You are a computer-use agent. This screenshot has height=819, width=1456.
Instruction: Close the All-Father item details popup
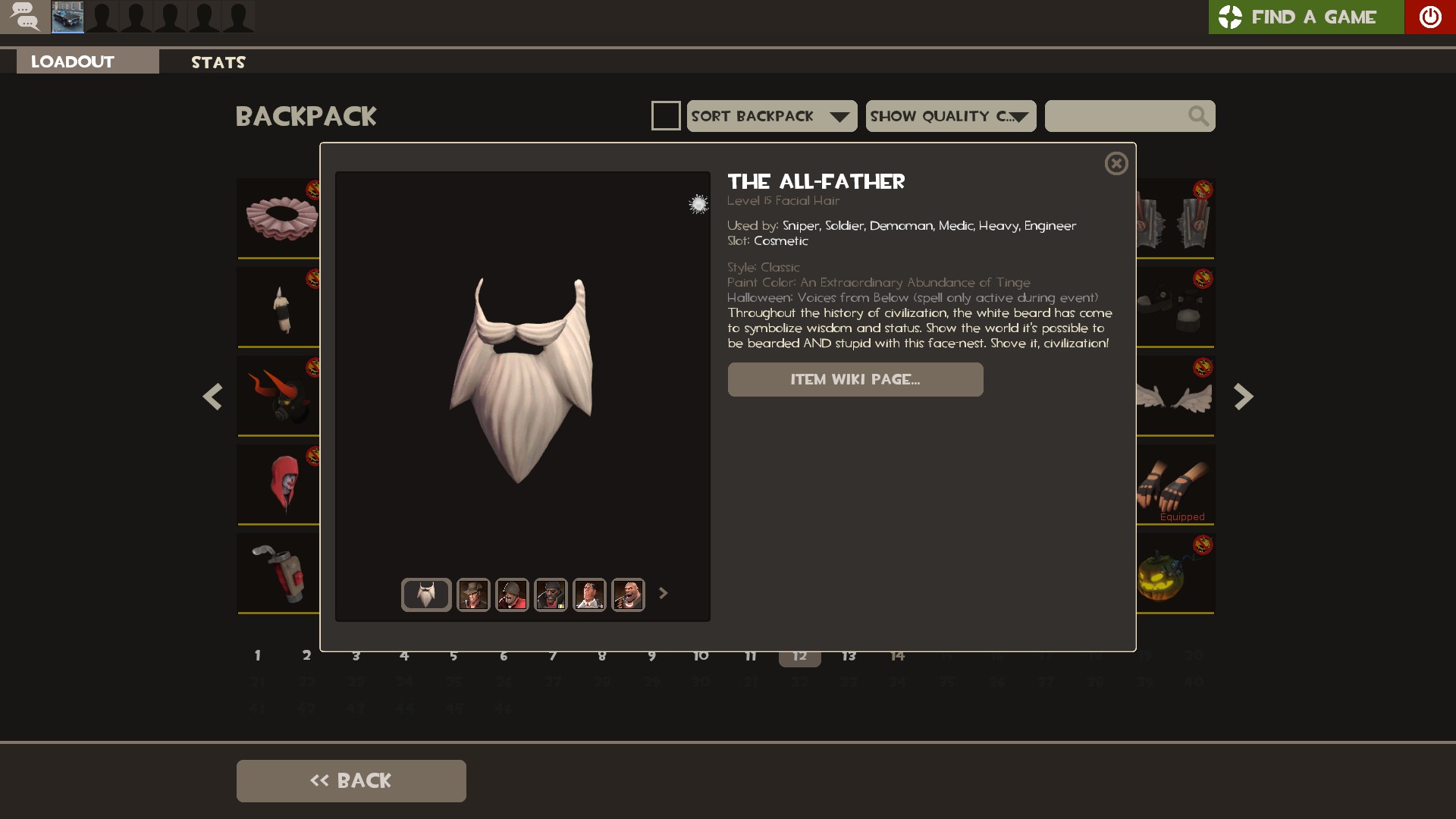tap(1116, 164)
